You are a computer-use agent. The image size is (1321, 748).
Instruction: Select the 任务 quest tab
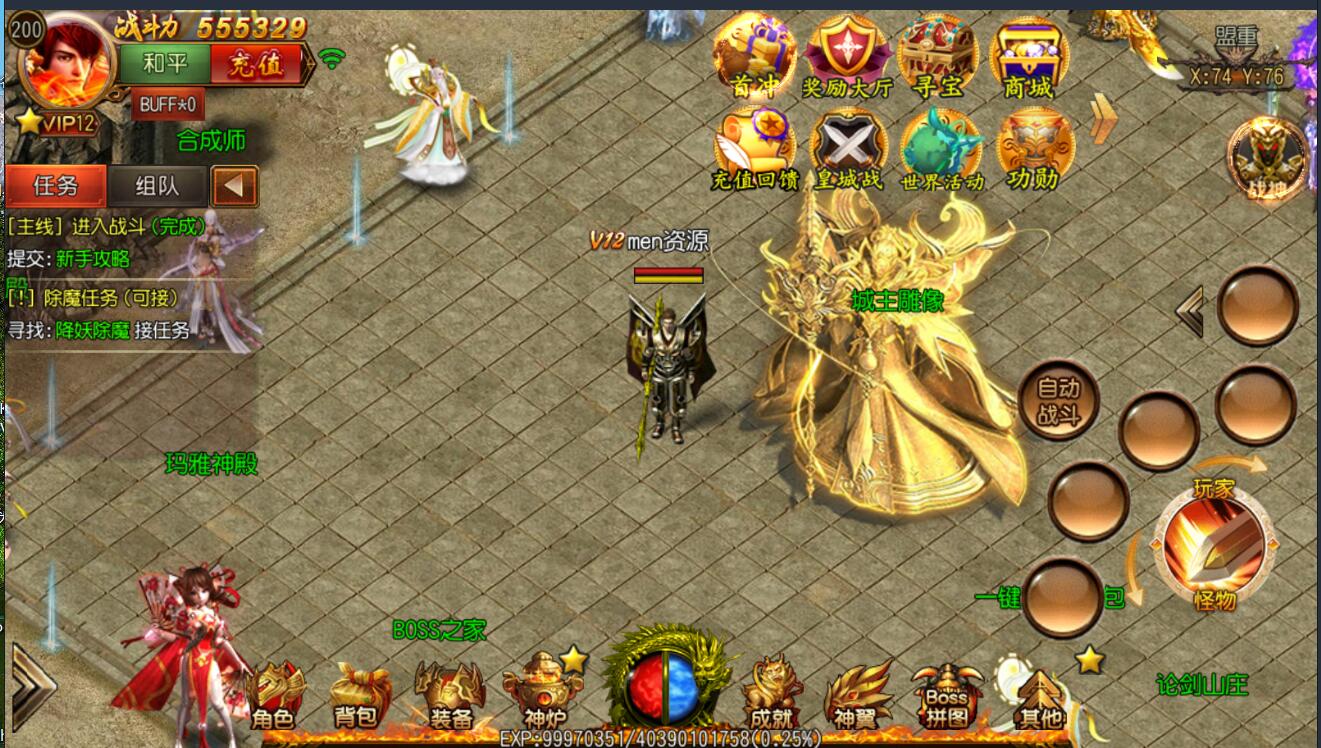[56, 186]
